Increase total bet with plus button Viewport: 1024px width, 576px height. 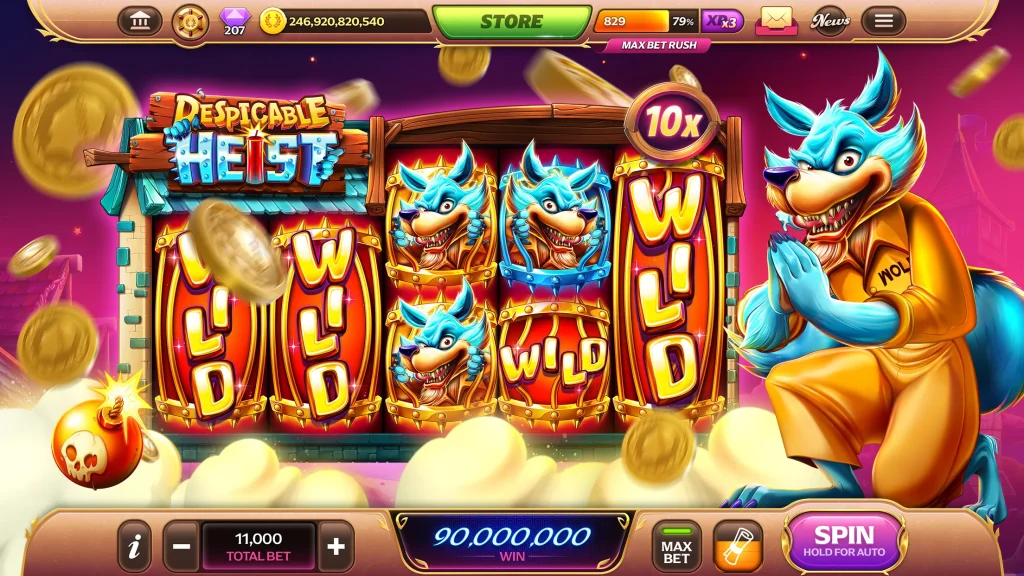pos(336,546)
